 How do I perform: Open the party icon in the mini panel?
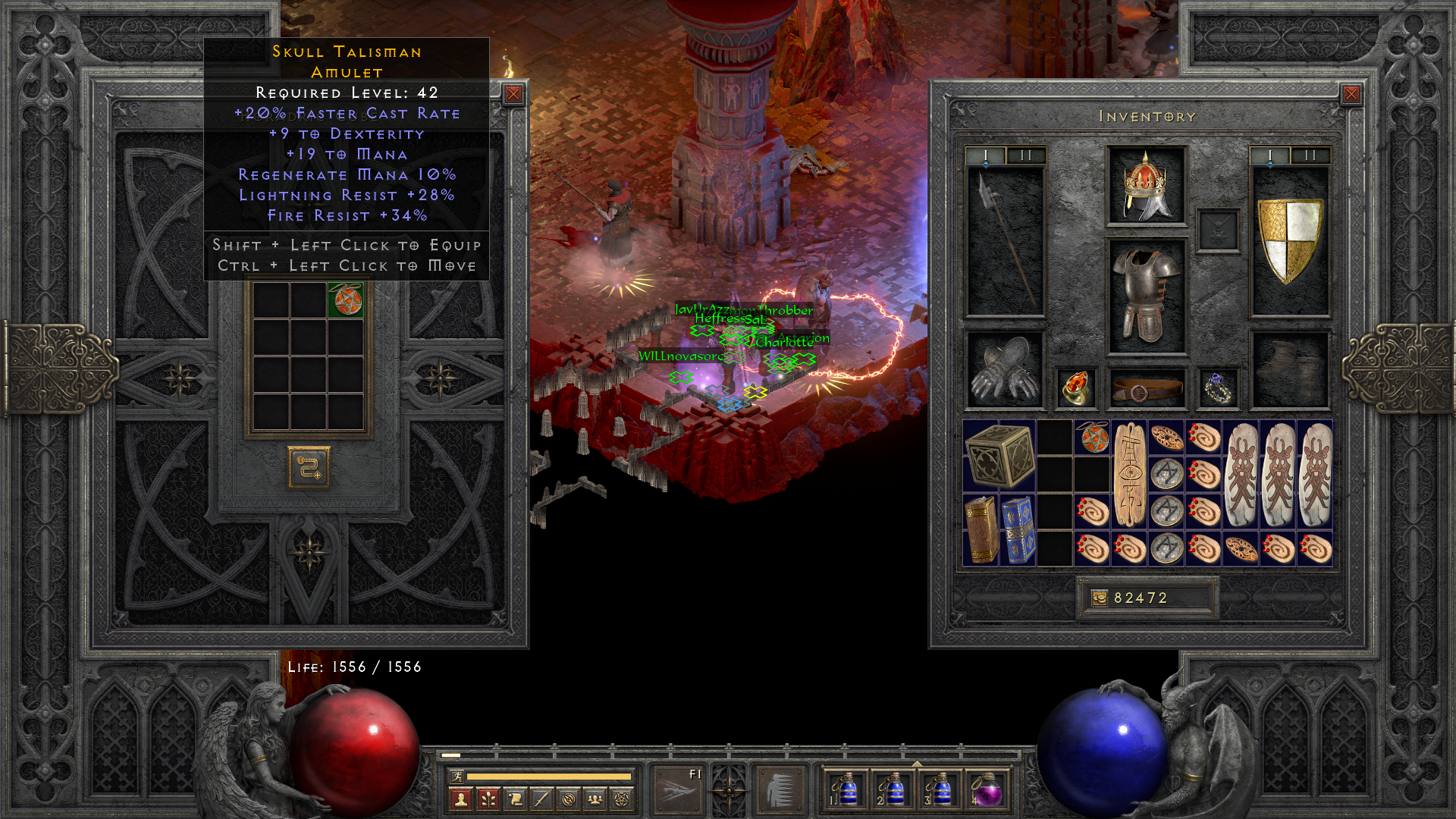point(595,799)
